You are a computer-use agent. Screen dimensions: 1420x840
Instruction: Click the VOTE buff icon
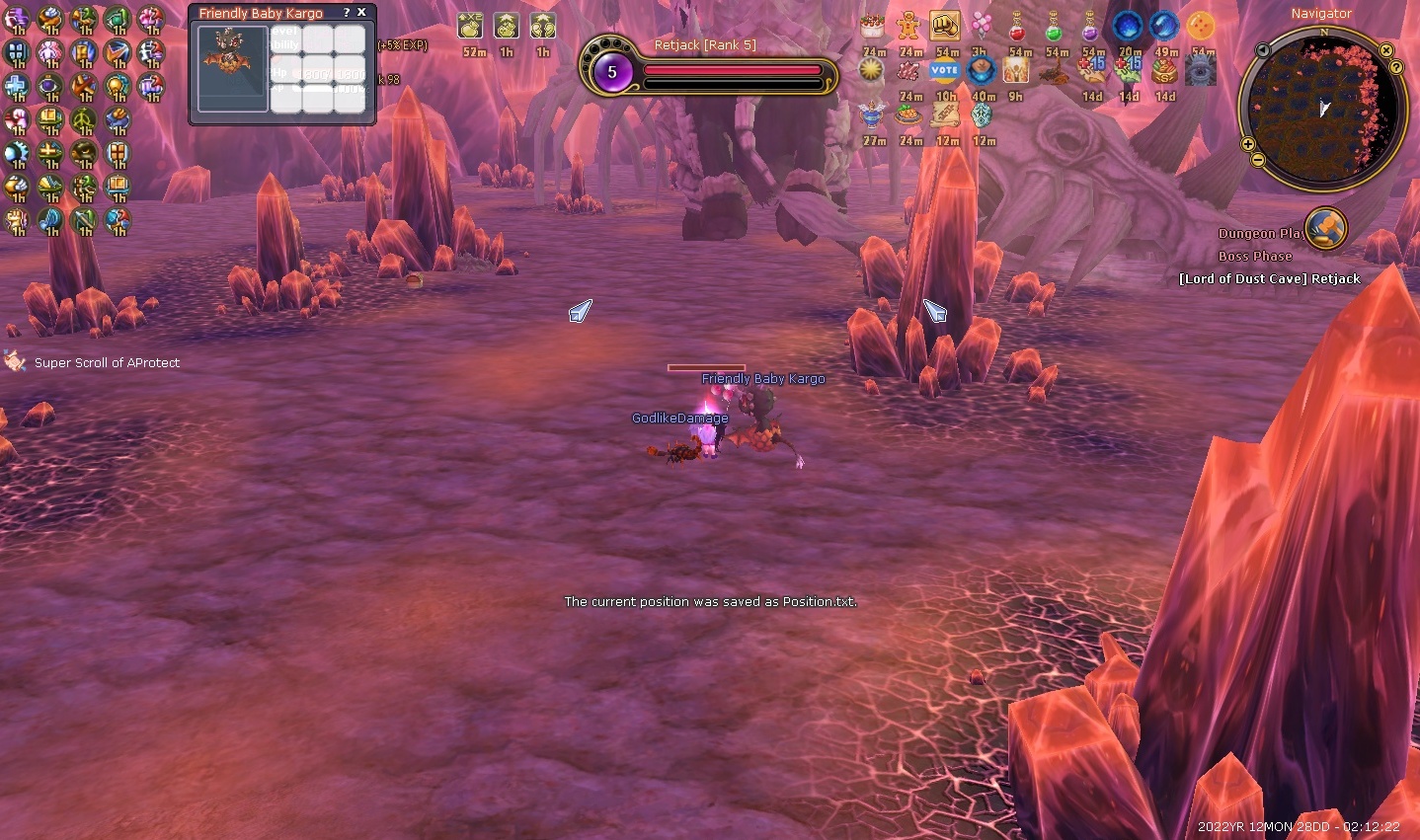coord(945,70)
